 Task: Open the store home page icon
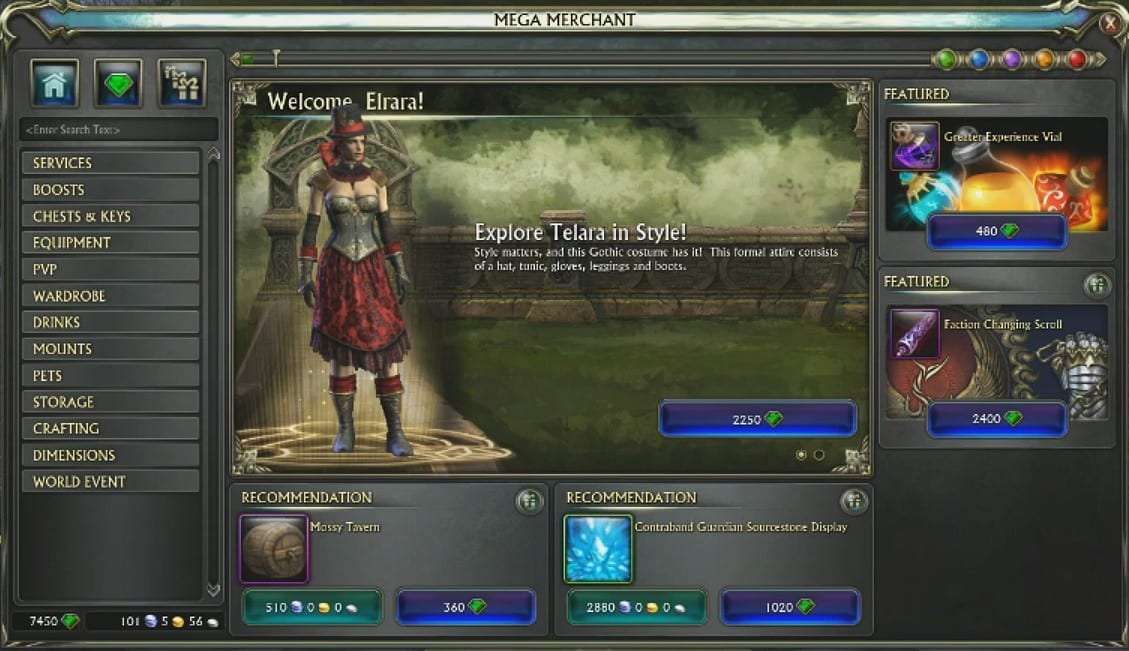tap(55, 84)
